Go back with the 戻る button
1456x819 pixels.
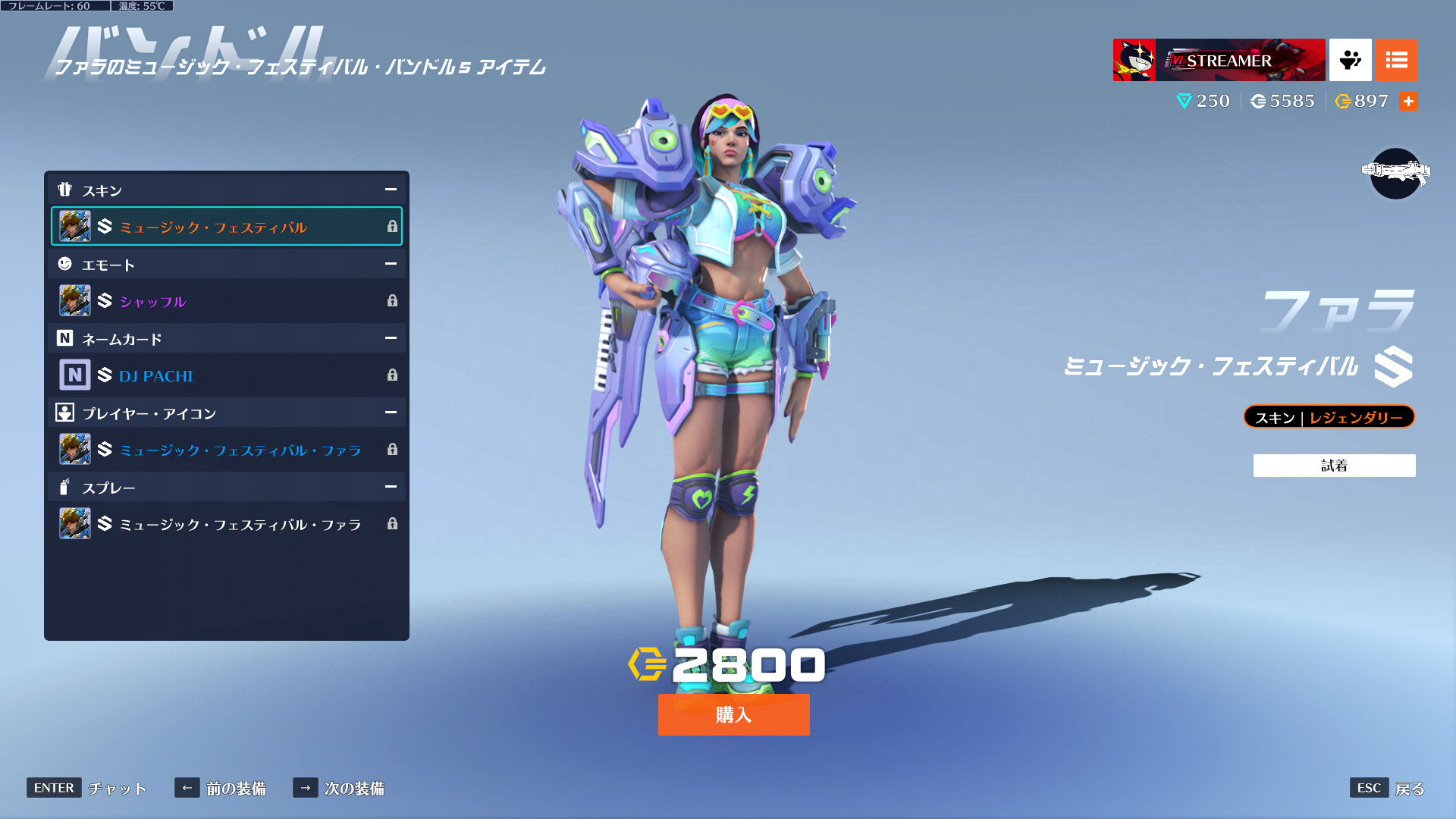click(1388, 788)
